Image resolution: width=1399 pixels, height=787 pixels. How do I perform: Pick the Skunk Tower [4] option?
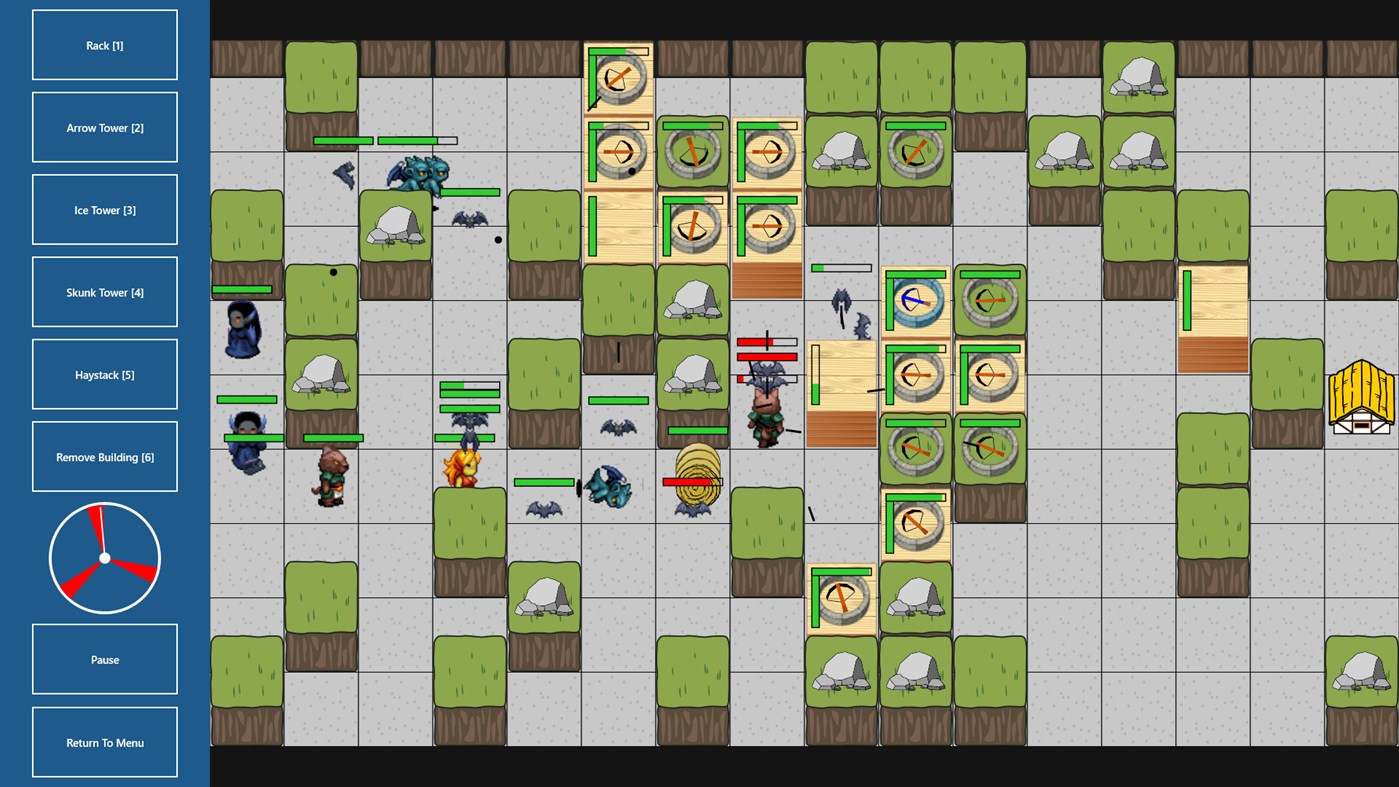click(104, 291)
